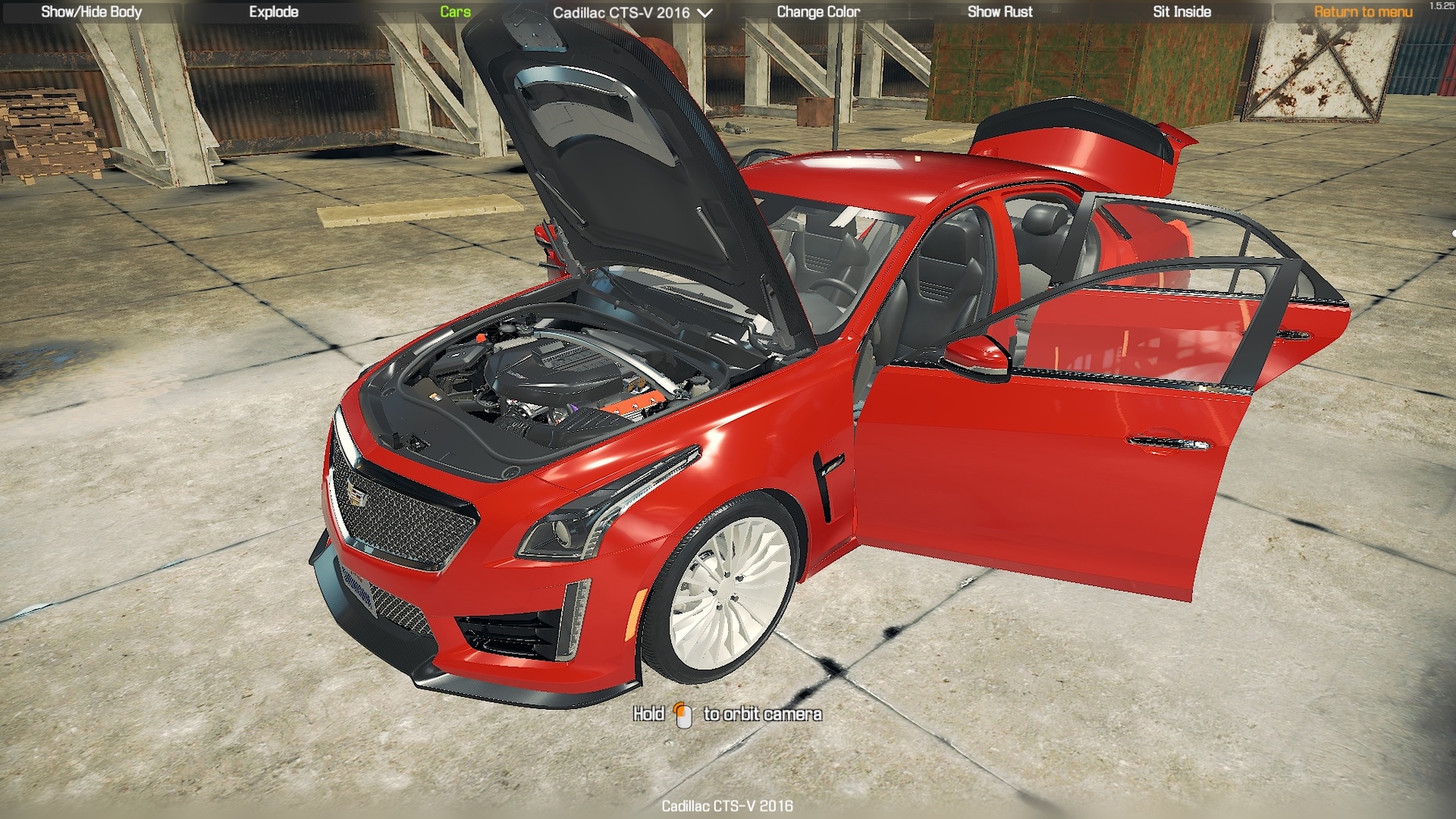Screen dimensions: 1456x819
Task: Open the Cadillac CTS-V 2016 dropdown
Action: point(633,13)
